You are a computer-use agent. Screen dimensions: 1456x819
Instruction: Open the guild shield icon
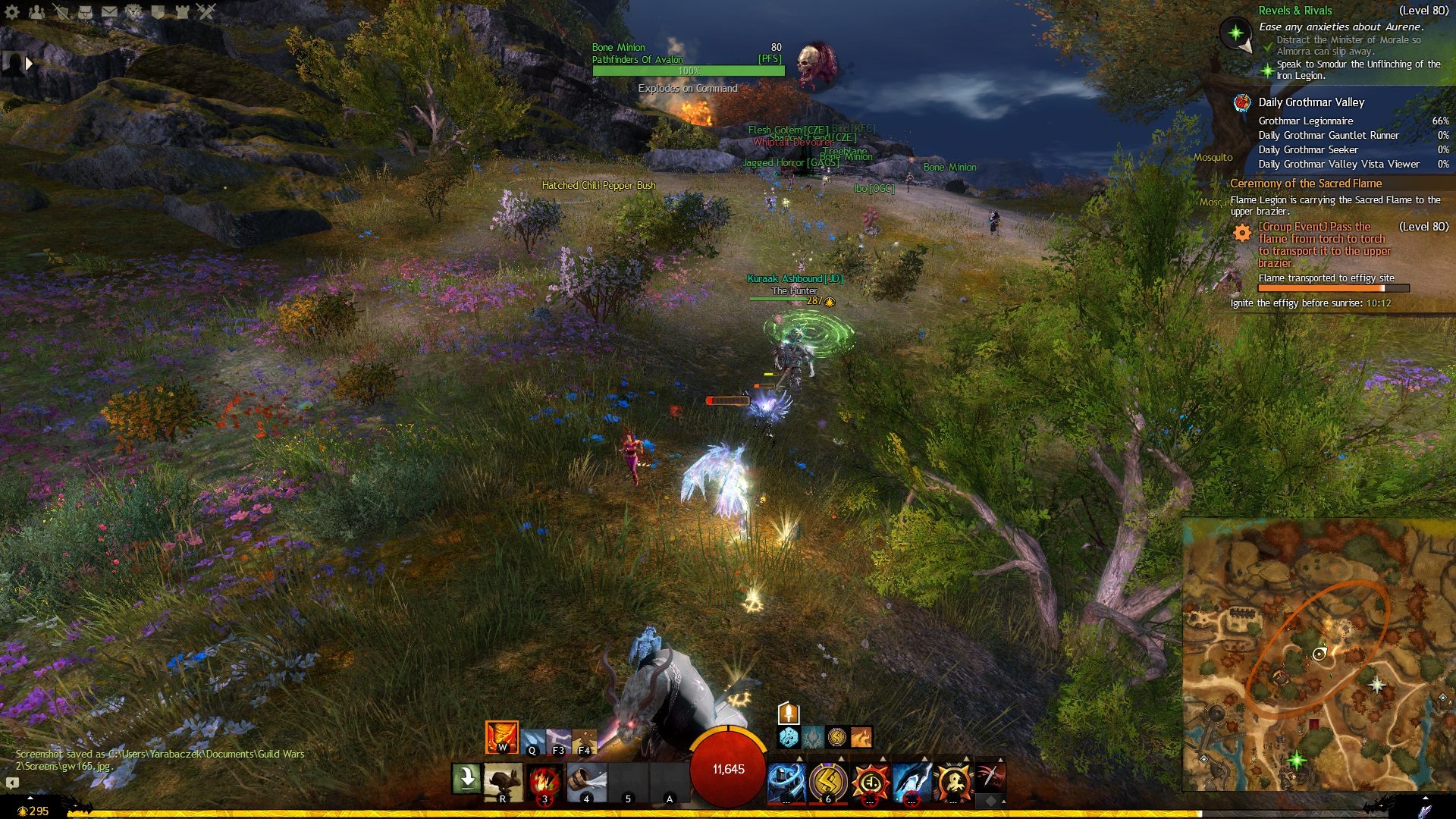pos(158,11)
